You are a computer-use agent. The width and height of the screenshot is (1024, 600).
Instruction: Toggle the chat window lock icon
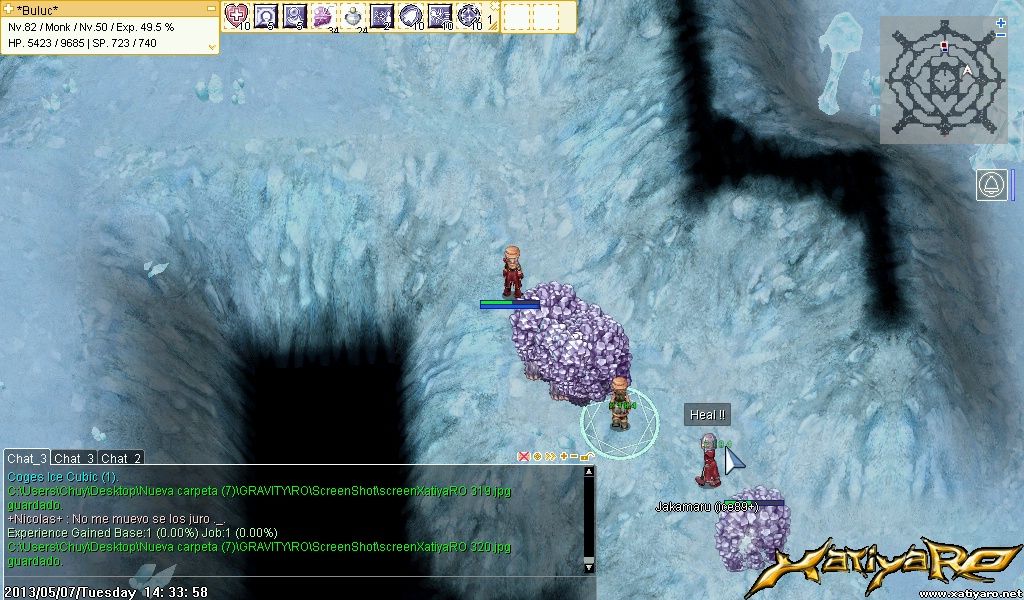pyautogui.click(x=587, y=456)
